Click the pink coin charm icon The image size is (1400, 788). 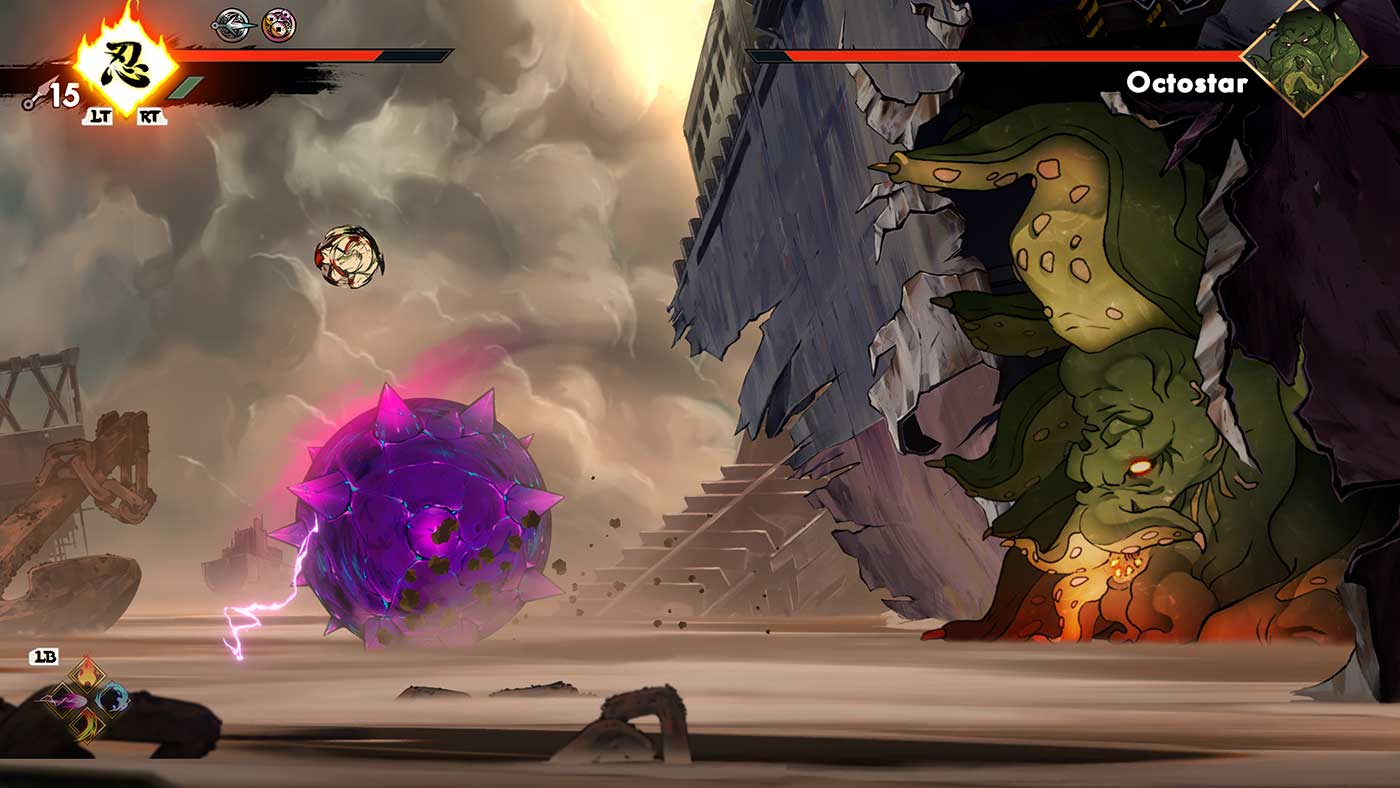276,25
